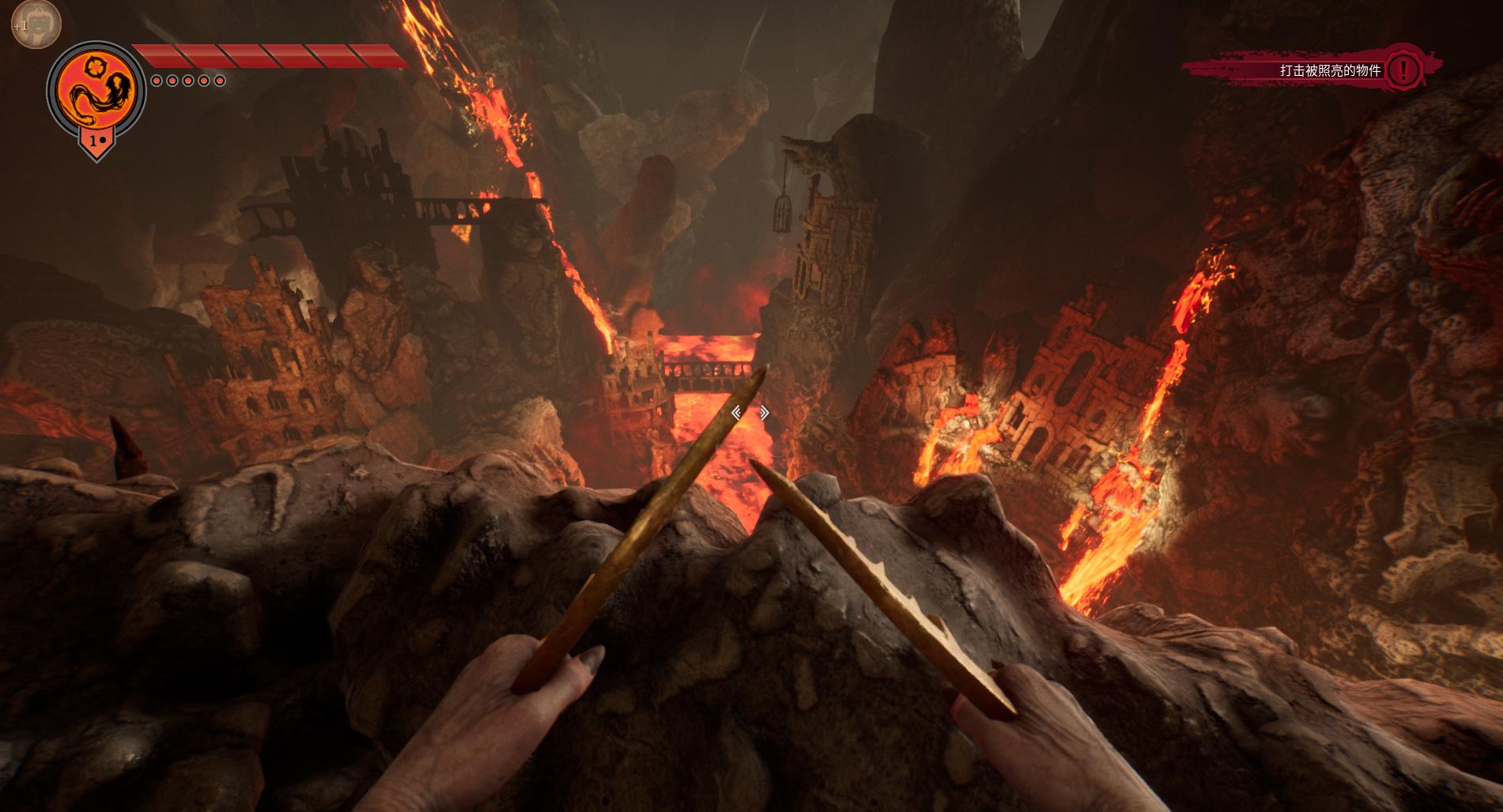The height and width of the screenshot is (812, 1503).
Task: Click the red exclamation mark objective icon
Action: [1403, 70]
